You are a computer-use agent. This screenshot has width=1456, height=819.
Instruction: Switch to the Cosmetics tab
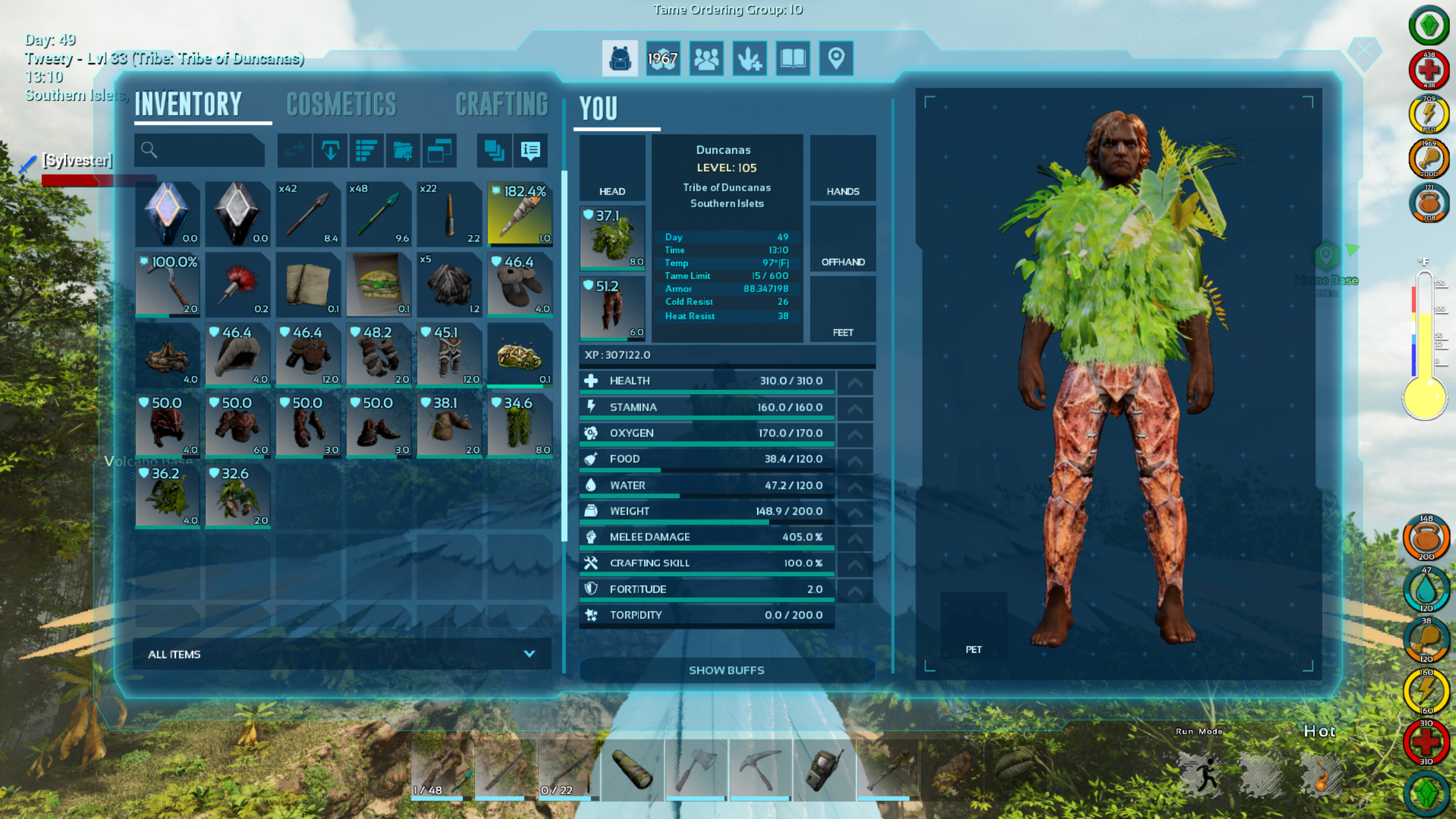click(x=341, y=105)
